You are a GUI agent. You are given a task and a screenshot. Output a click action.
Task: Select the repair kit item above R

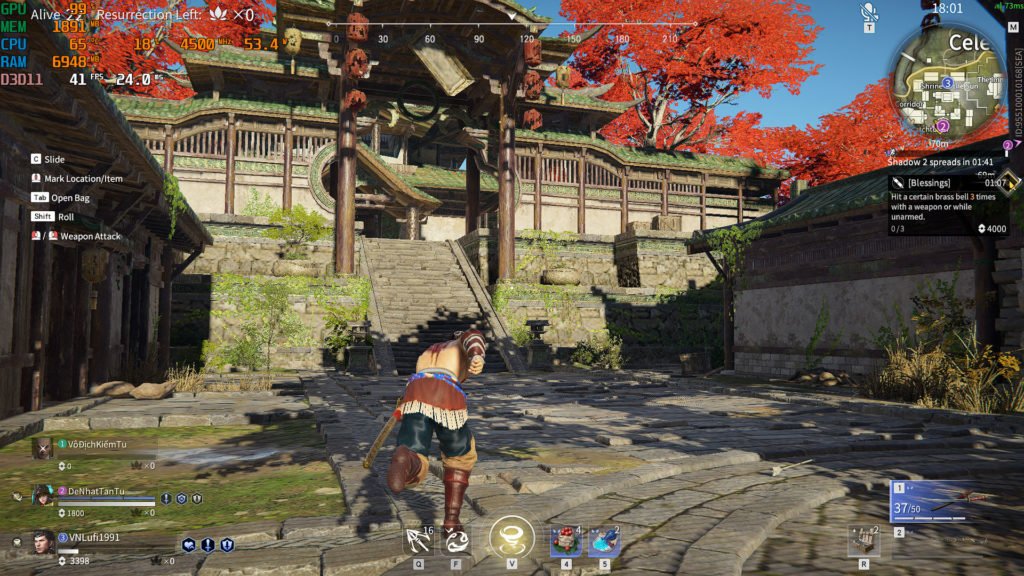pos(863,541)
